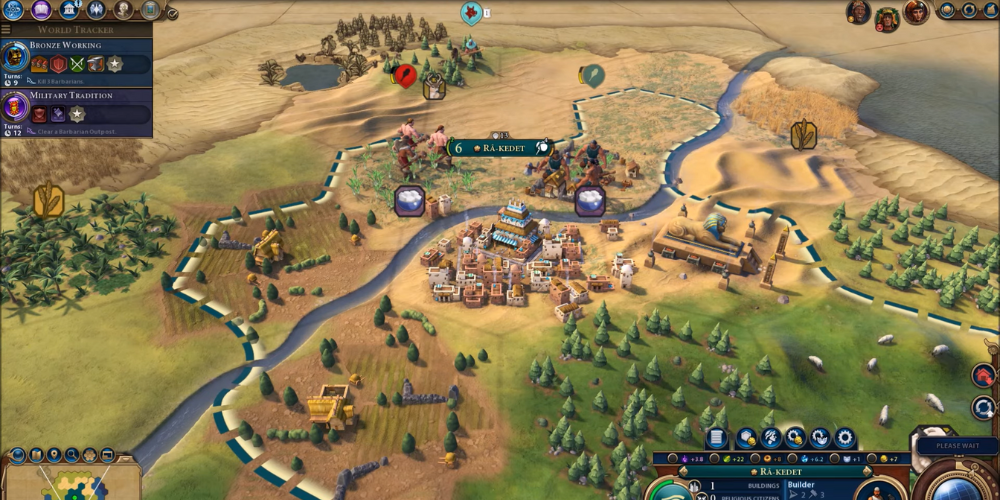
Task: Open the Government screen (pillared building icon)
Action: [69, 10]
